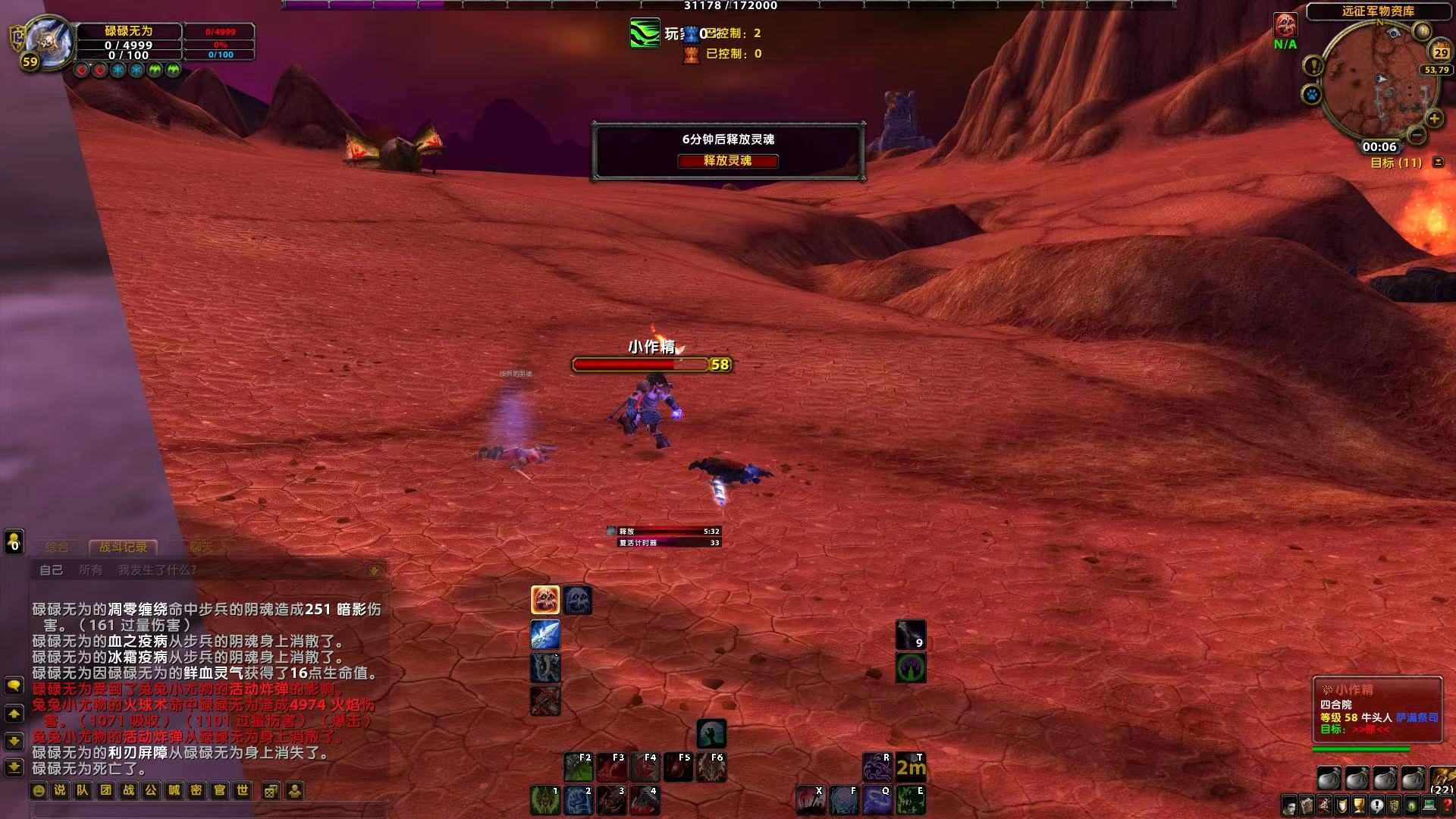Viewport: 1456px width, 819px height.
Task: Collapse the 目标 (11) objectives tracker
Action: [1438, 162]
